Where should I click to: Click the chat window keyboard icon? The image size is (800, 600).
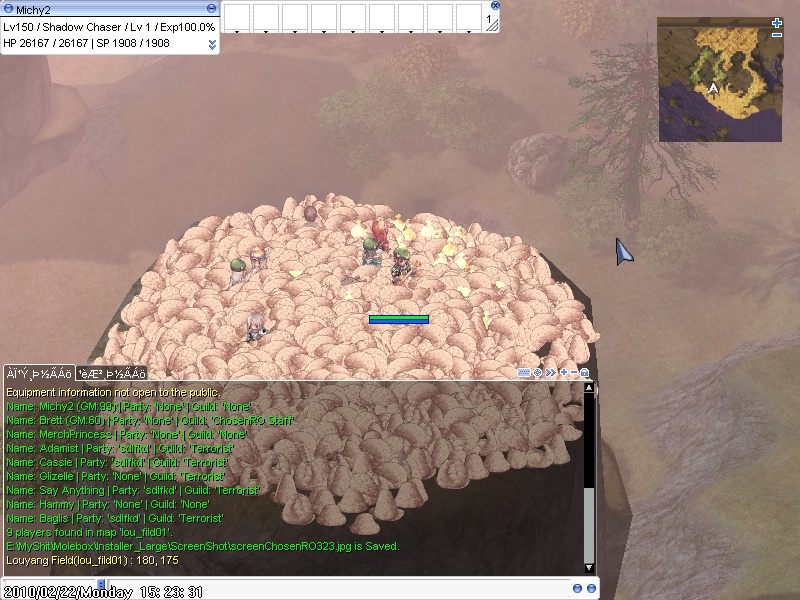(x=524, y=373)
